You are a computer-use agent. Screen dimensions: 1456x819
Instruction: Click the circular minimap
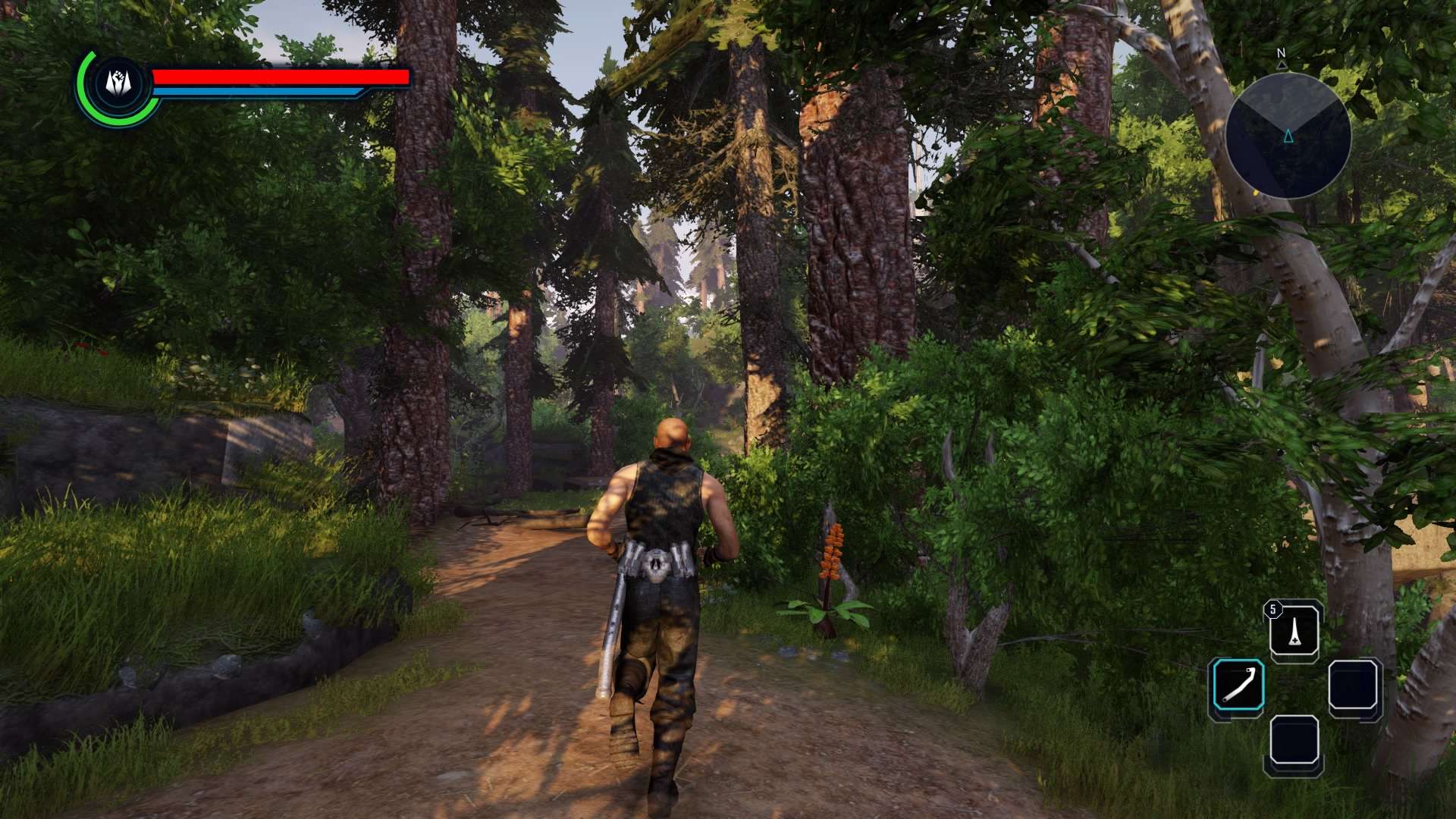click(1288, 136)
